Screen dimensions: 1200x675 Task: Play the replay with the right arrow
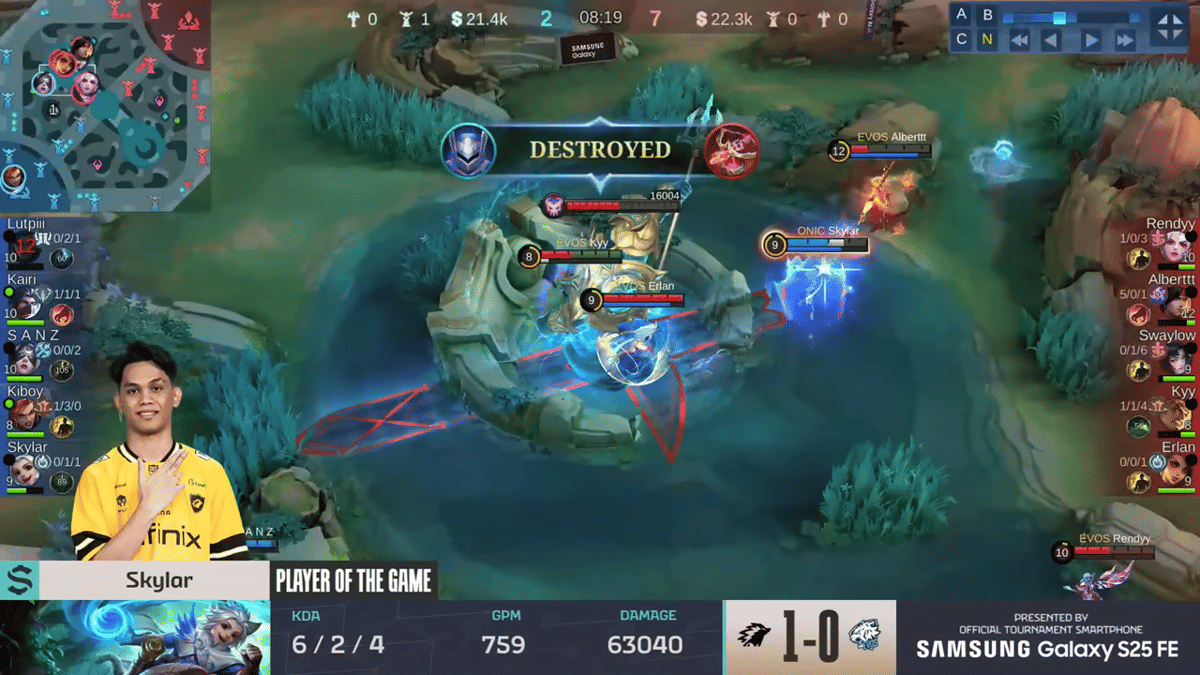coord(1092,41)
